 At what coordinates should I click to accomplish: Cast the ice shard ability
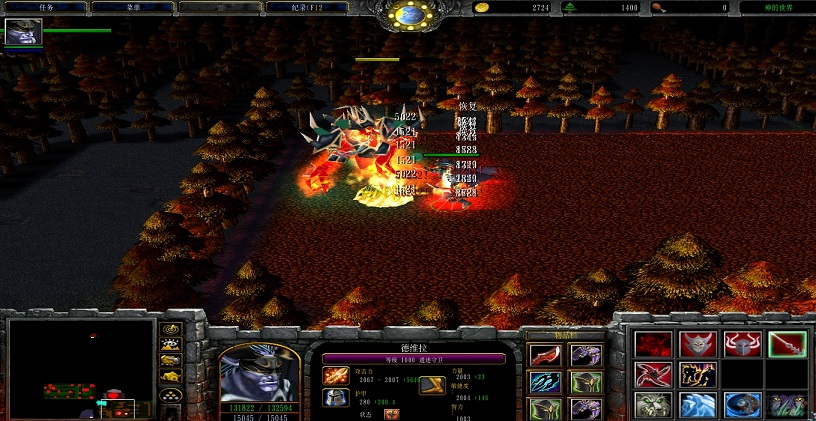[695, 405]
